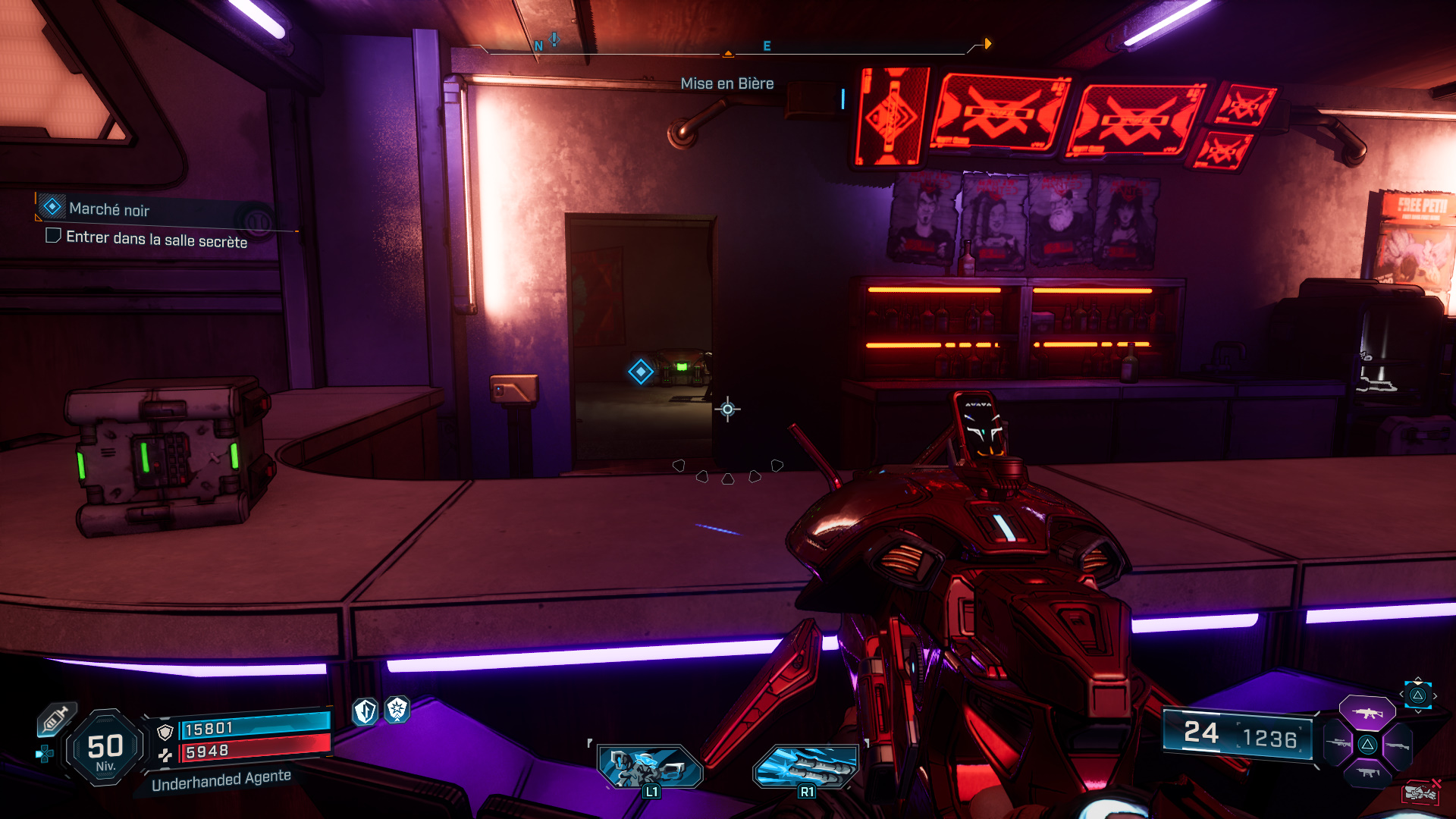Select the SMG weapon slot icon
The height and width of the screenshot is (819, 1456).
(x=1367, y=773)
